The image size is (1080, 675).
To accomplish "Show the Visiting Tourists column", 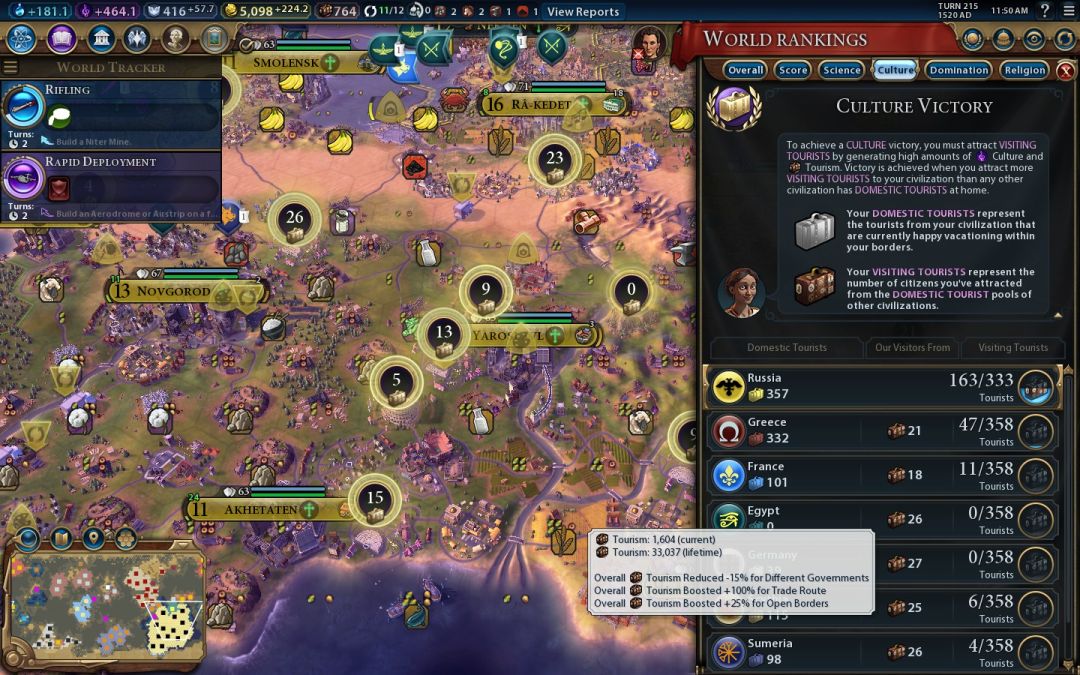I will click(1013, 348).
